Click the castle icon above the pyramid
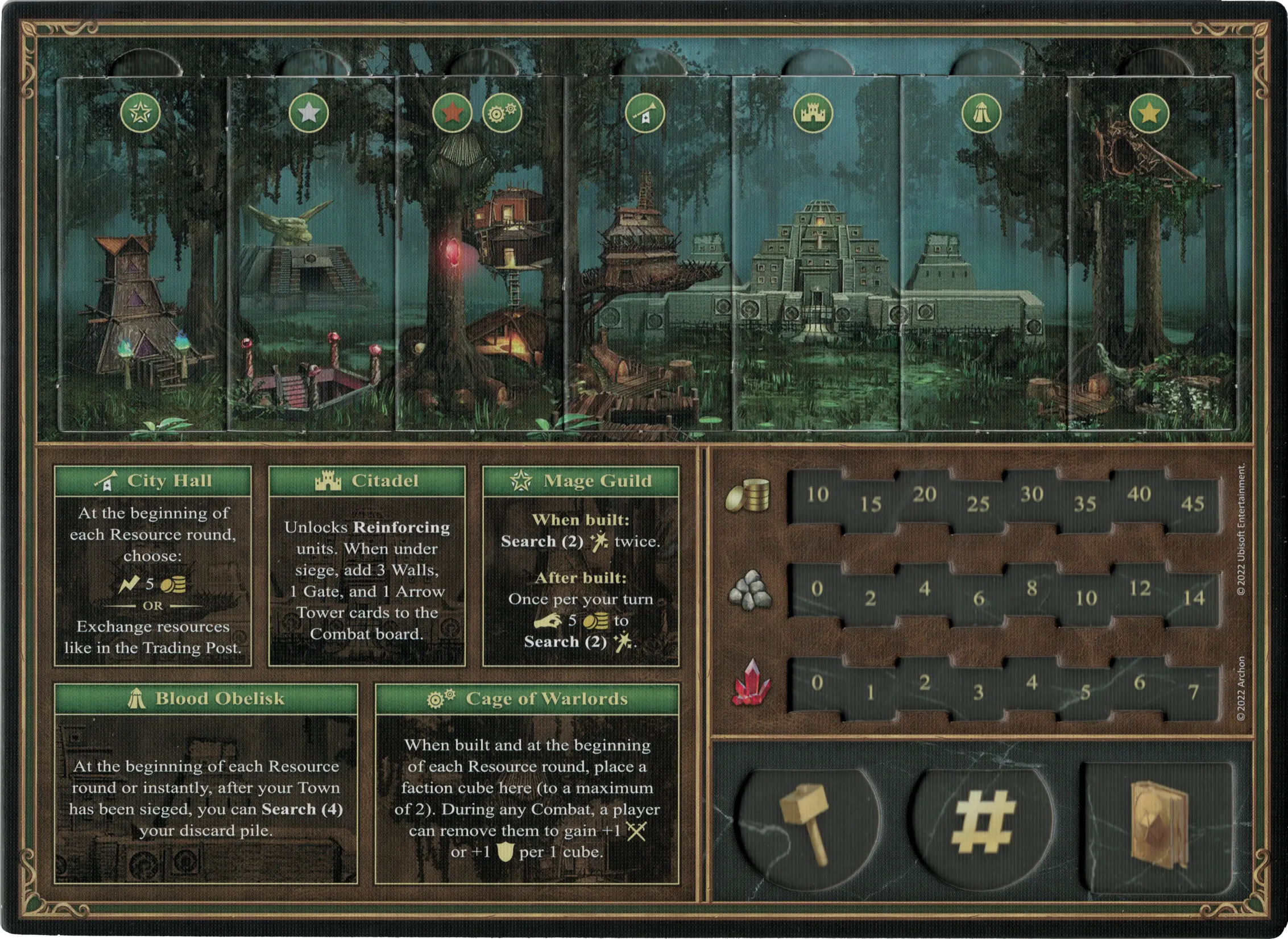This screenshot has width=1288, height=939. click(813, 113)
